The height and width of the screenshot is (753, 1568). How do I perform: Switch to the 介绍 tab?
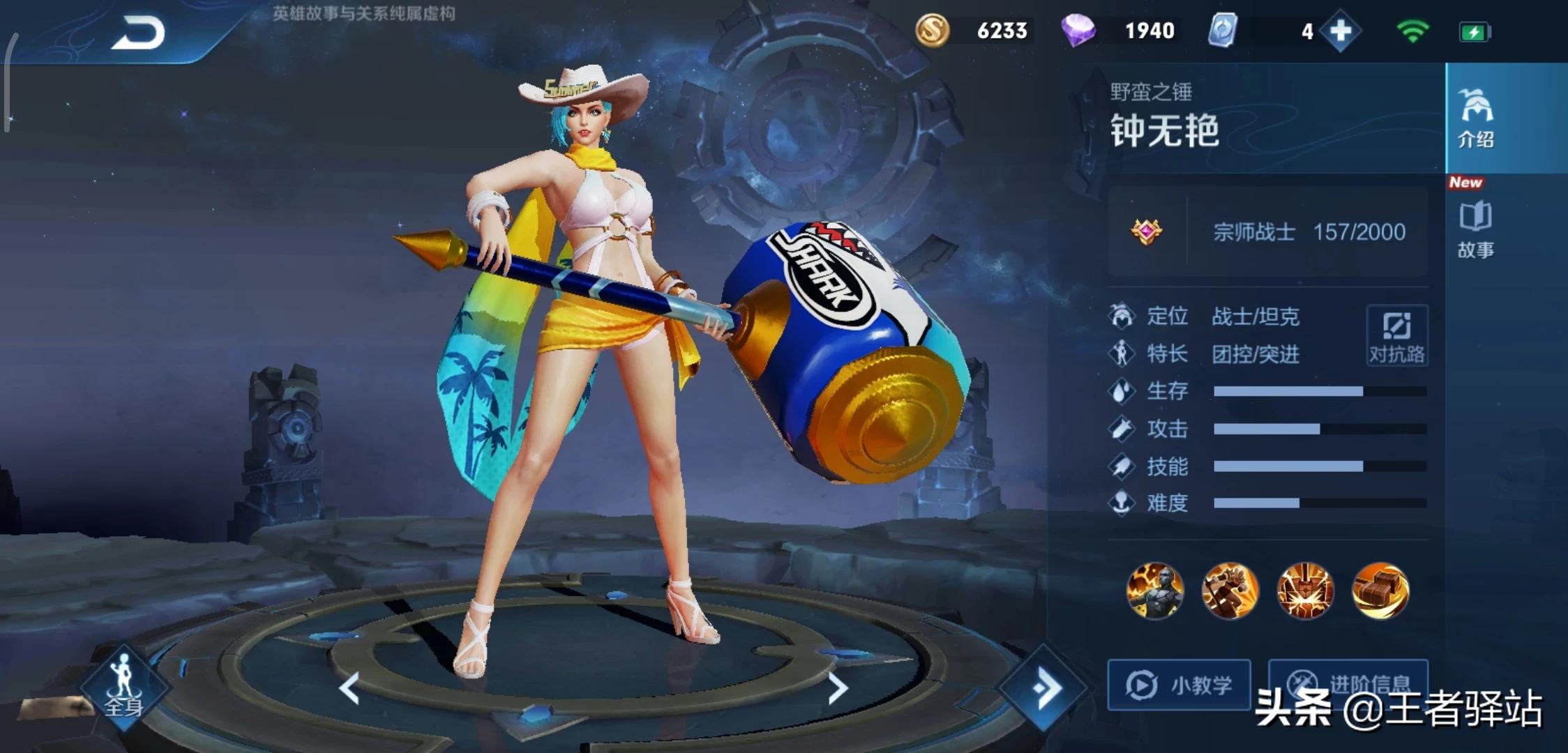(1475, 119)
